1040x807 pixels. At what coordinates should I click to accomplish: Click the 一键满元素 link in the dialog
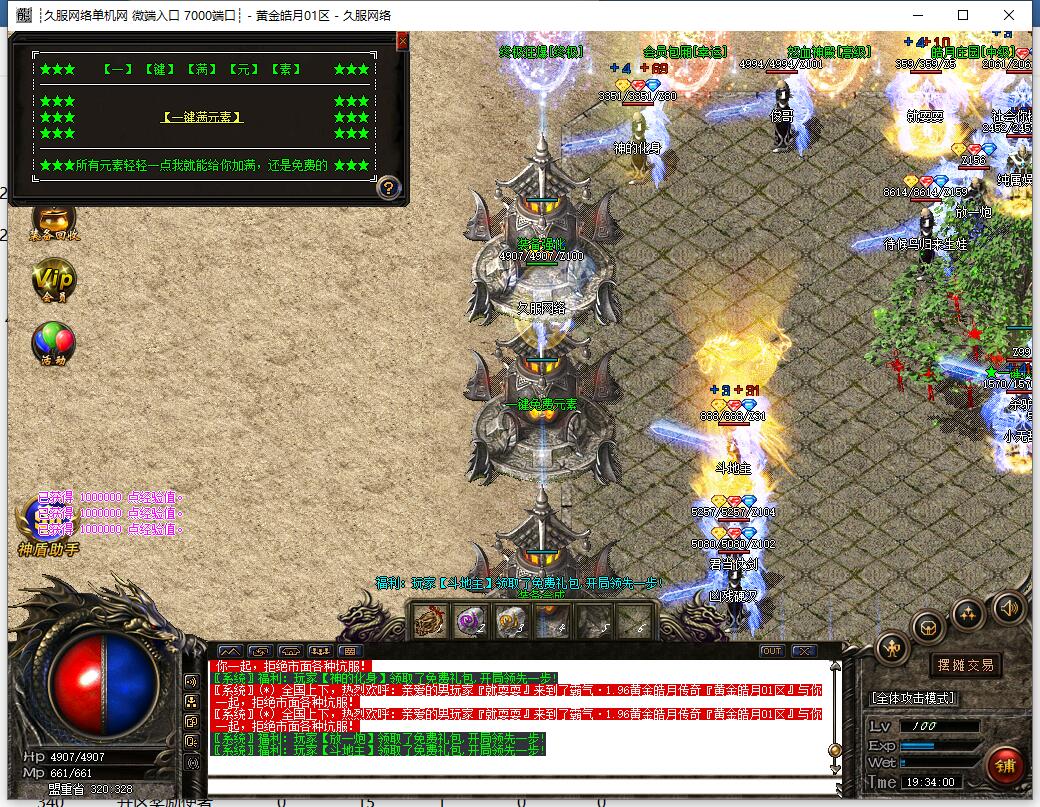point(202,117)
